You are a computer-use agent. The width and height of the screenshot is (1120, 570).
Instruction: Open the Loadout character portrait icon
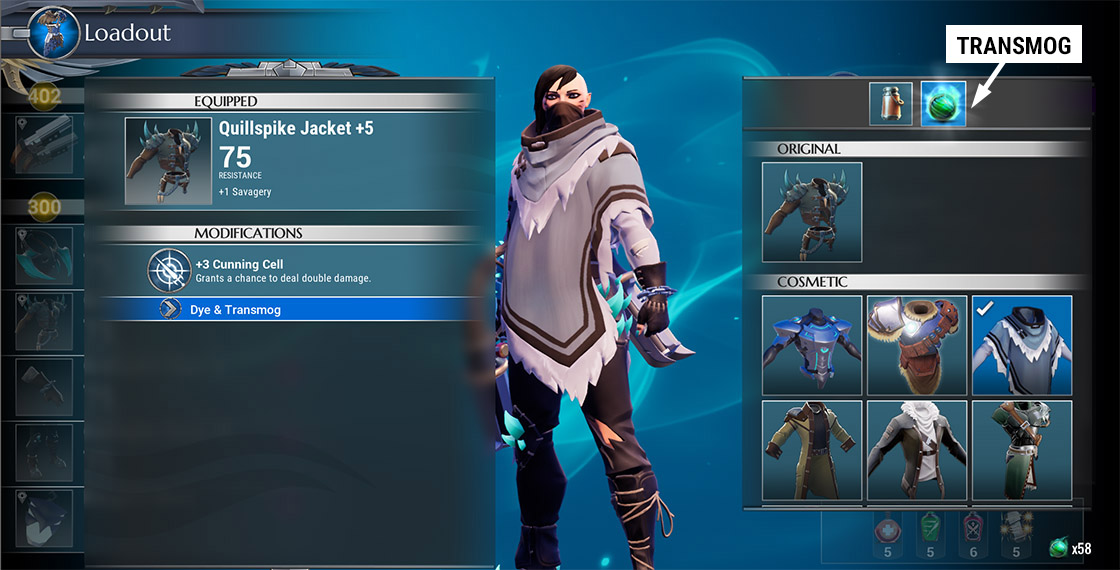[x=52, y=33]
